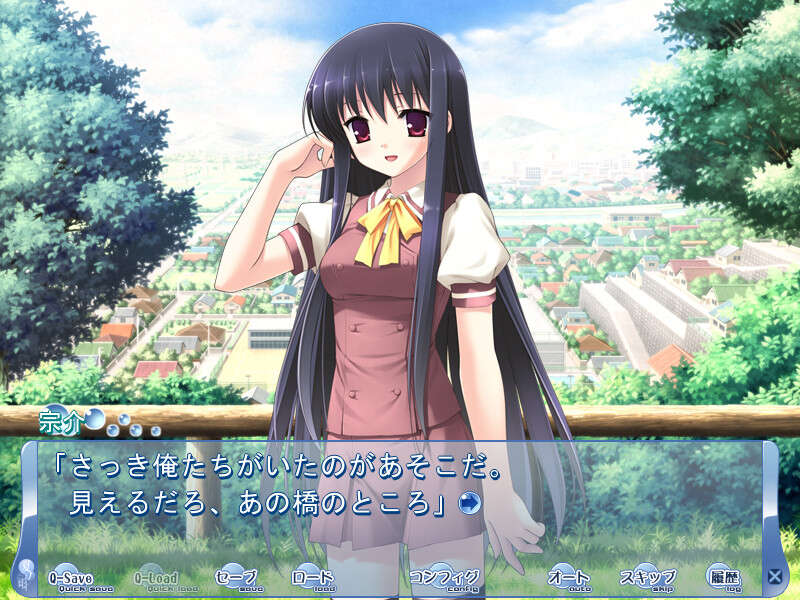This screenshot has width=800, height=600.
Task: Open the コンフィグ config settings
Action: click(x=443, y=578)
